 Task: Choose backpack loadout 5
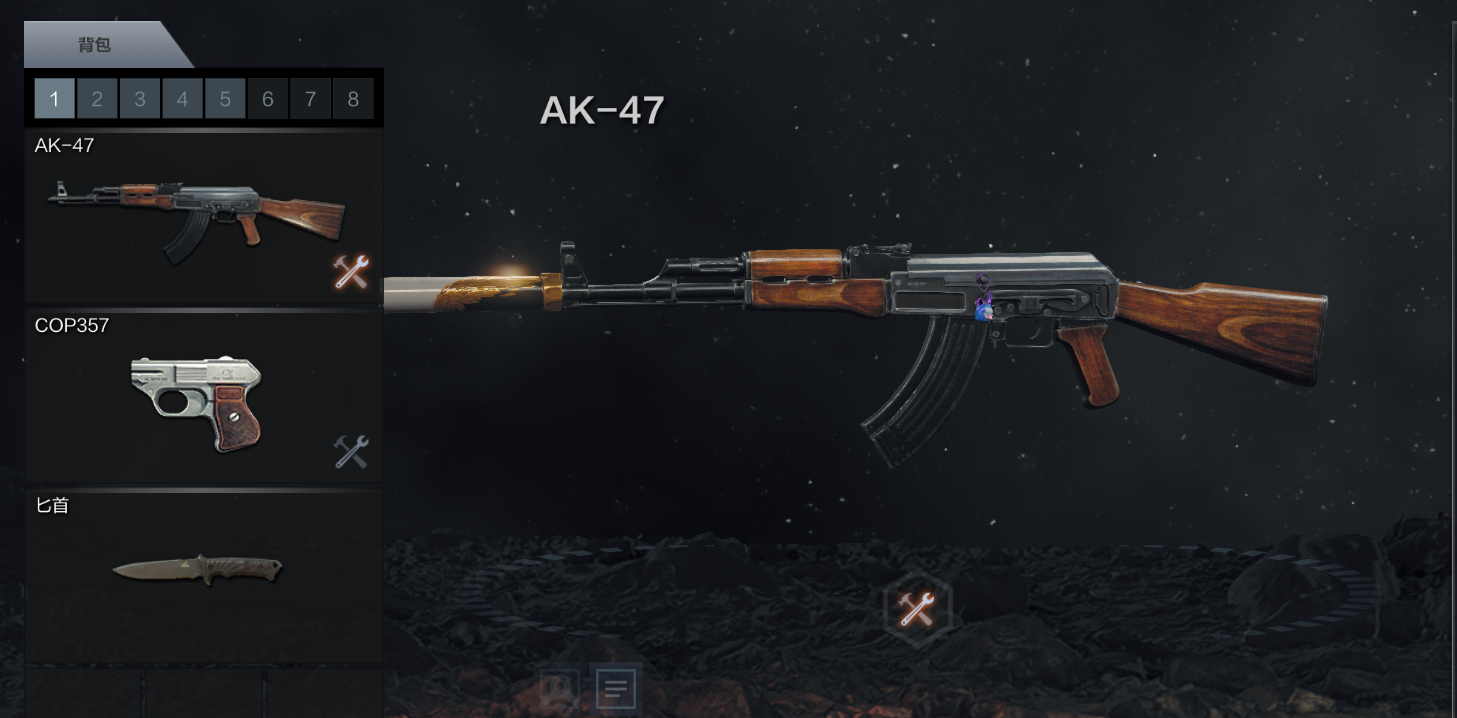coord(225,99)
